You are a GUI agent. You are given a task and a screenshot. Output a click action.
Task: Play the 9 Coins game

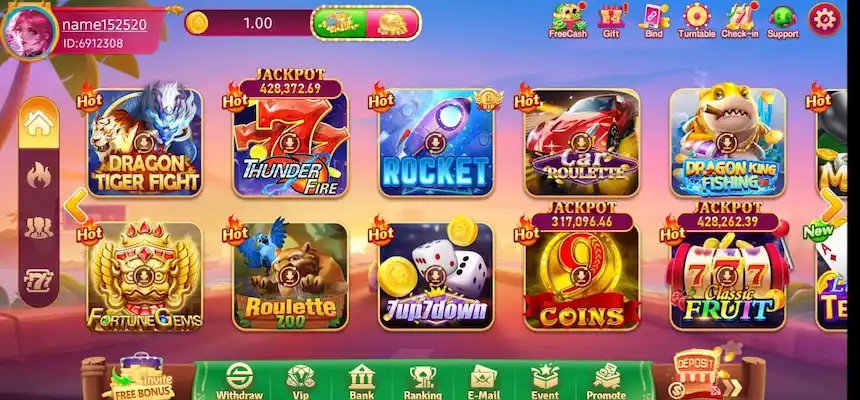(581, 276)
